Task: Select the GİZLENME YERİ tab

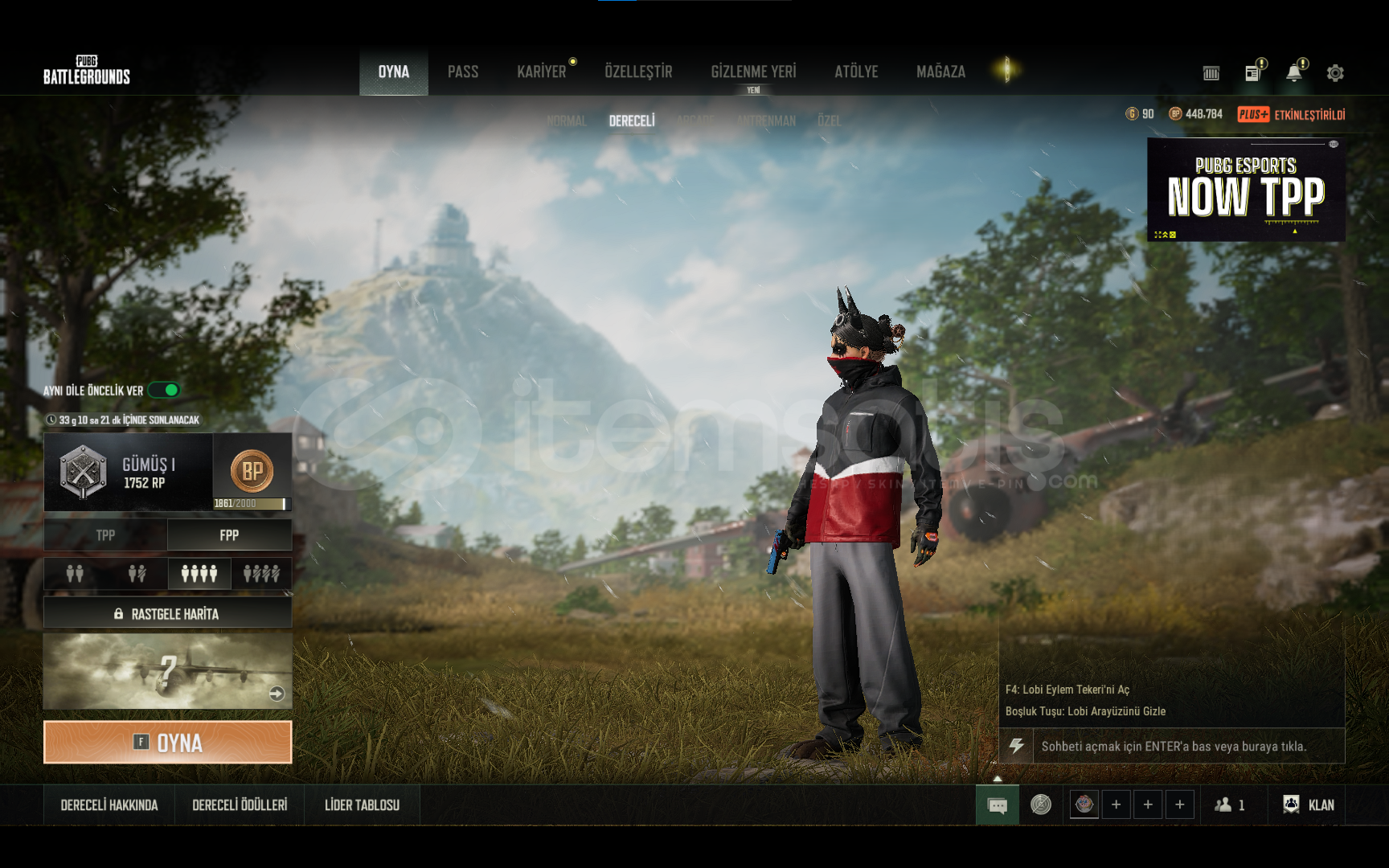Action: (753, 72)
